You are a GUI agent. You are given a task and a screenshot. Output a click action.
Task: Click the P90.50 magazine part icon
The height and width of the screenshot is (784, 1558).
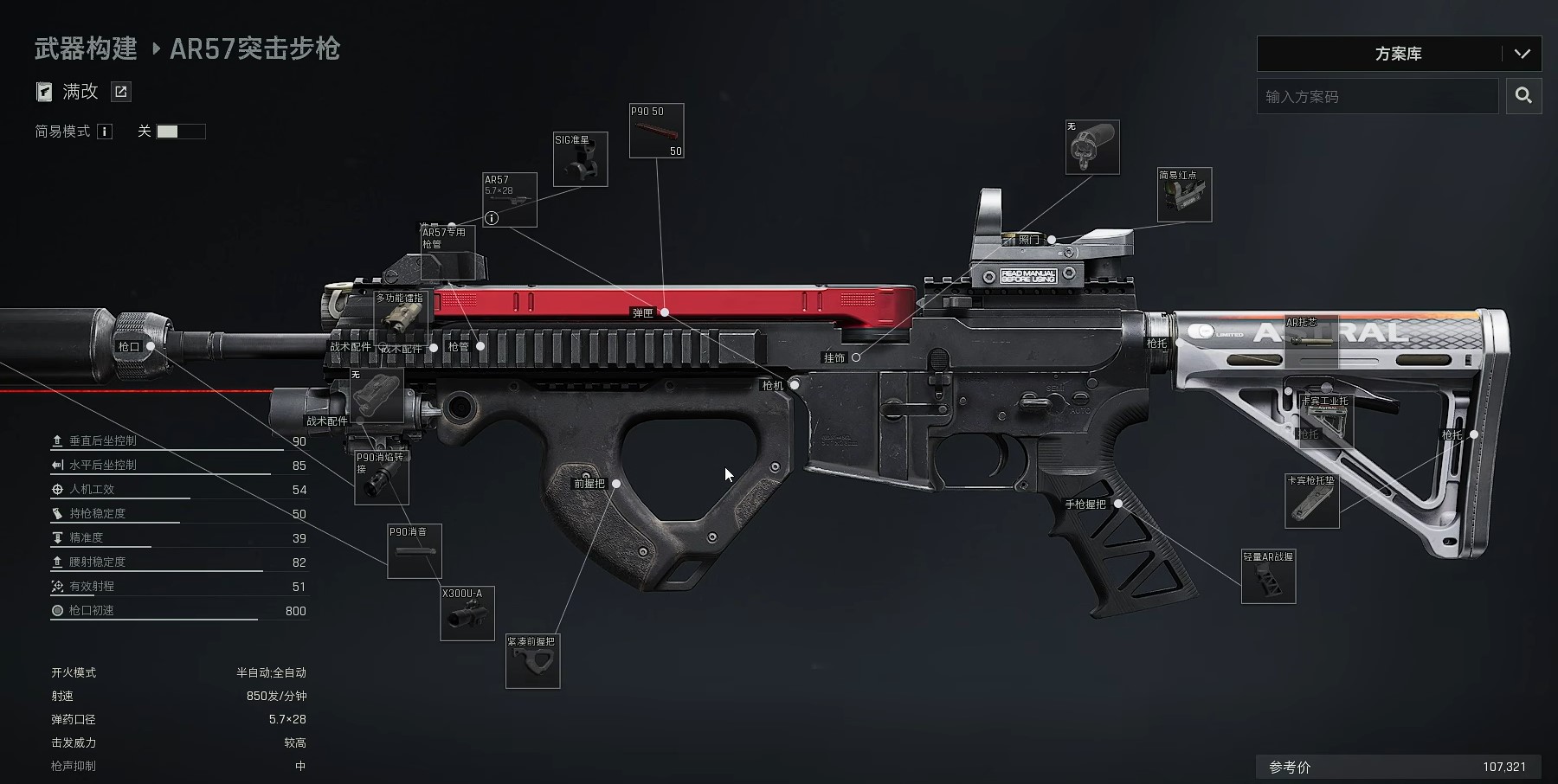tap(656, 131)
